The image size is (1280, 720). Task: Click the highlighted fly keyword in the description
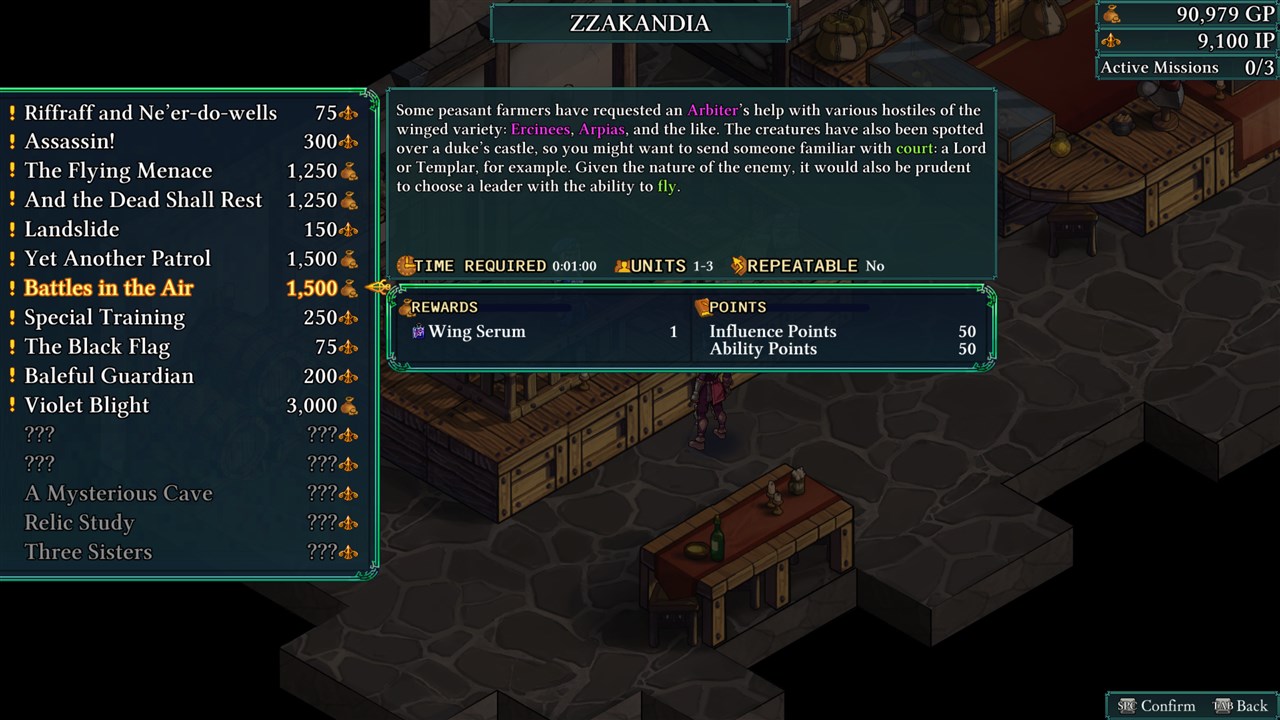tap(666, 186)
